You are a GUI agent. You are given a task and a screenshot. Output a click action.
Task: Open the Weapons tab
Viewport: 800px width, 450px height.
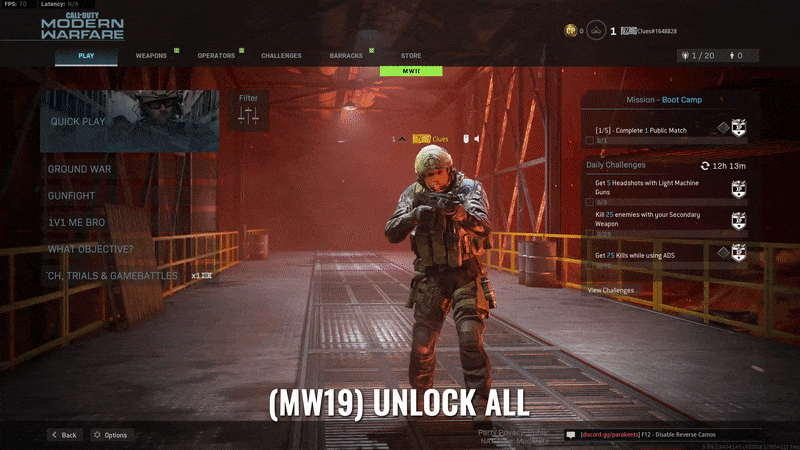[151, 56]
